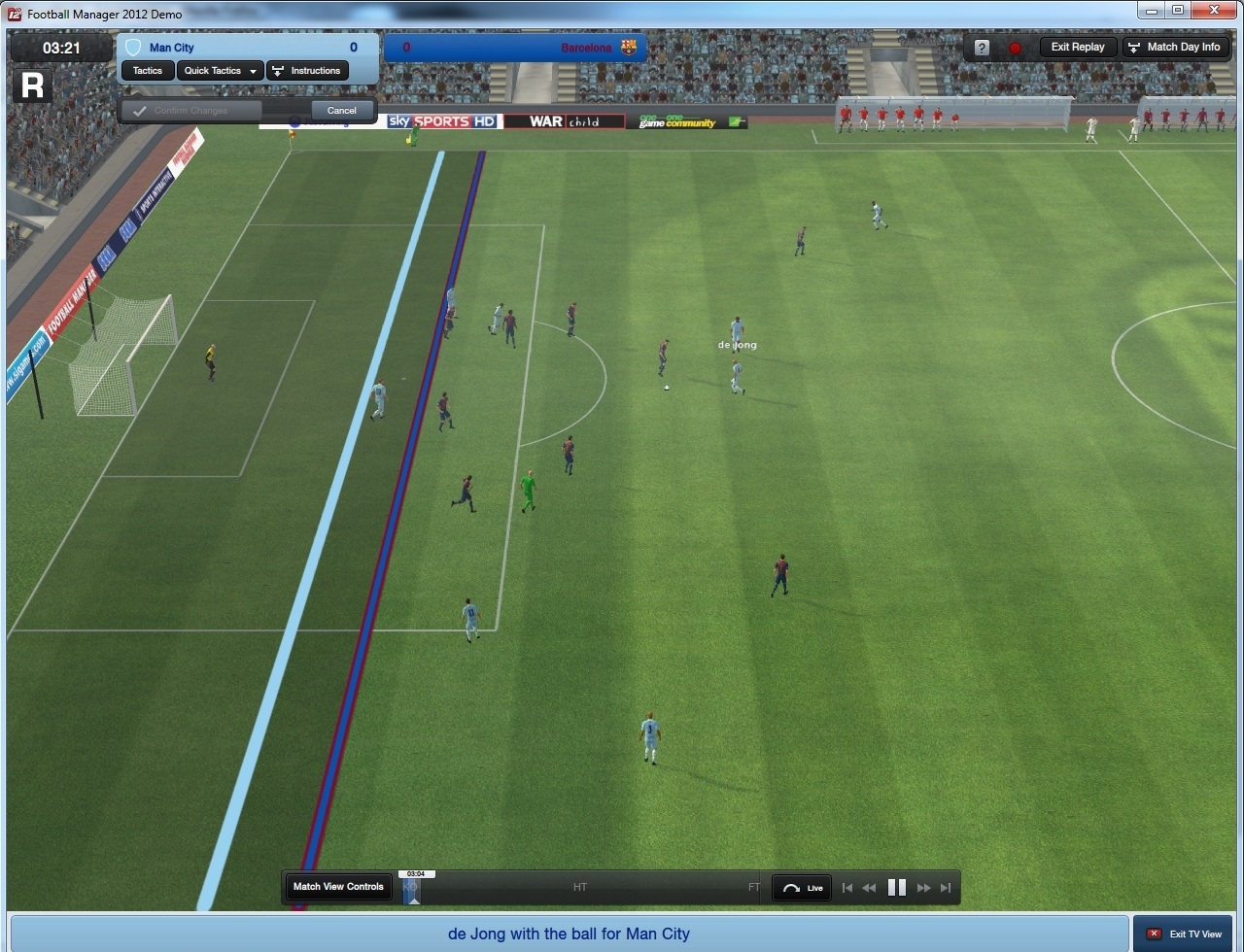Click the de Jong commentary bar
The width and height of the screenshot is (1244, 952).
[568, 934]
